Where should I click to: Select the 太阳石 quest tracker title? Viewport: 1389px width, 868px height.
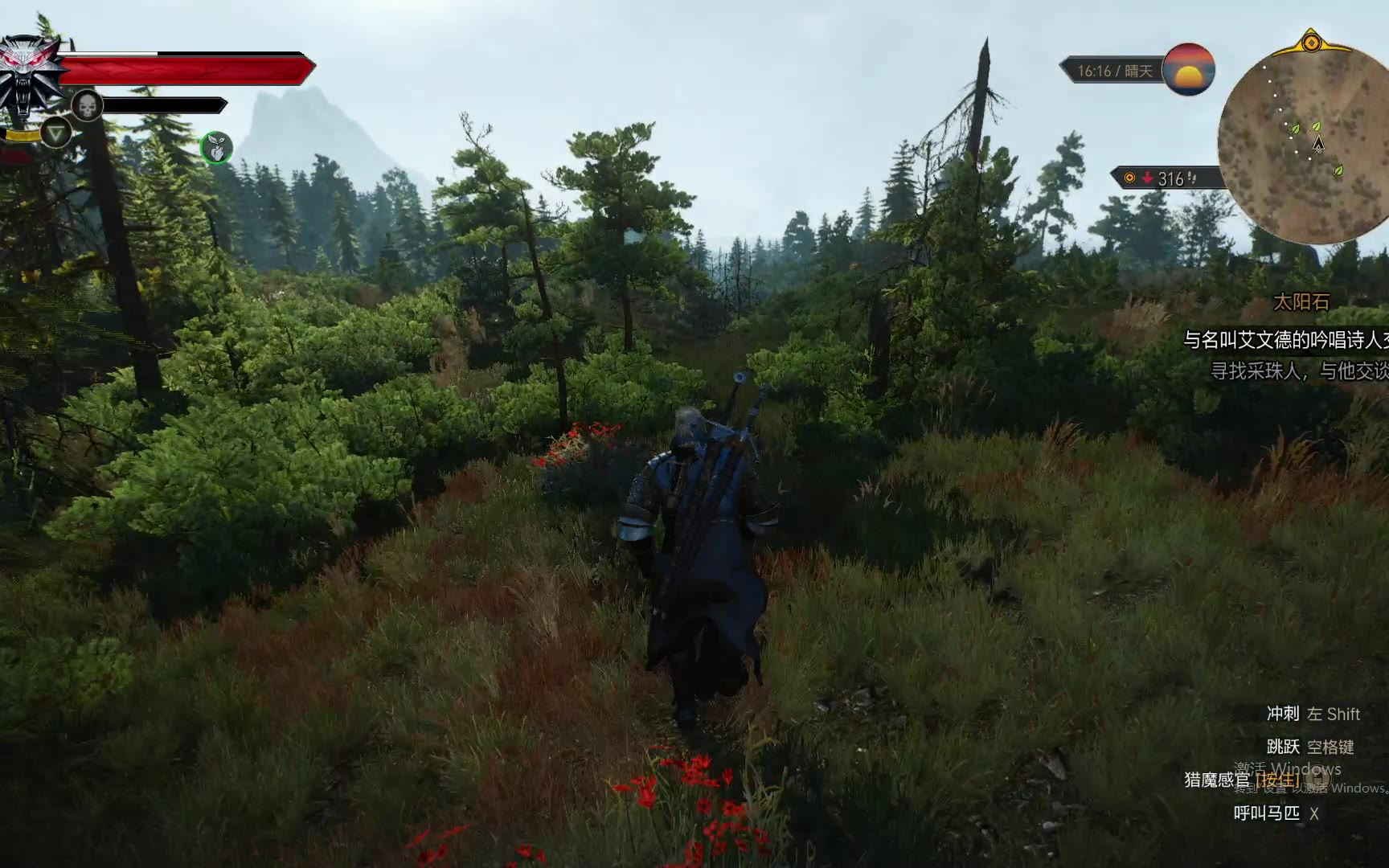point(1301,302)
